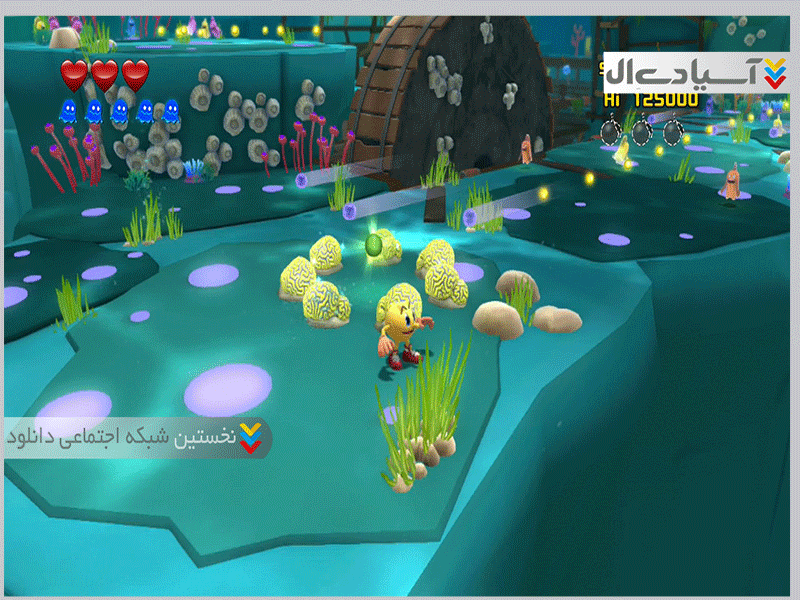The height and width of the screenshot is (600, 800).
Task: Click the Persian site logo watermark above the score
Action: 696,71
